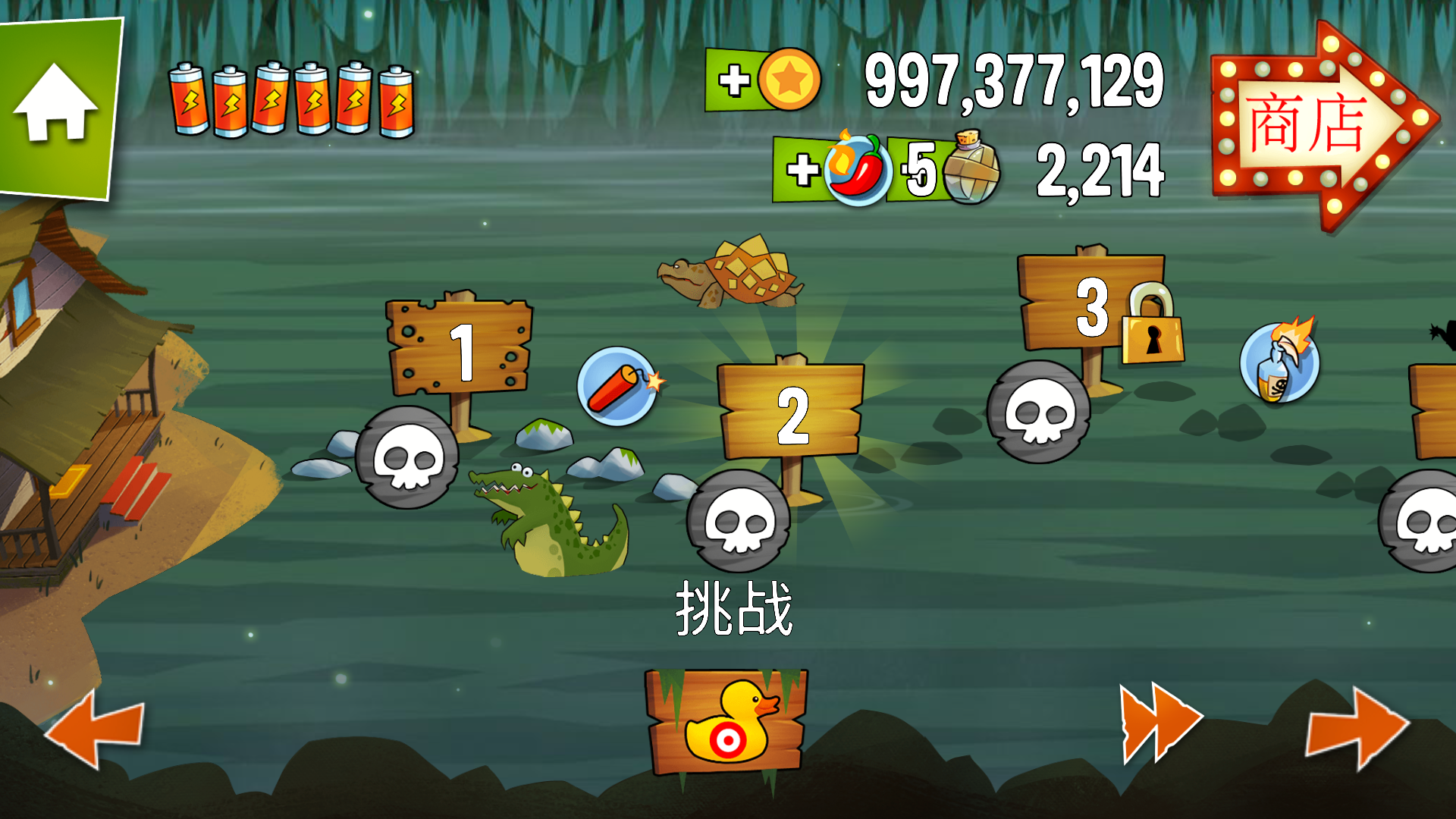Advance one page with single right arrow

coord(1356,728)
